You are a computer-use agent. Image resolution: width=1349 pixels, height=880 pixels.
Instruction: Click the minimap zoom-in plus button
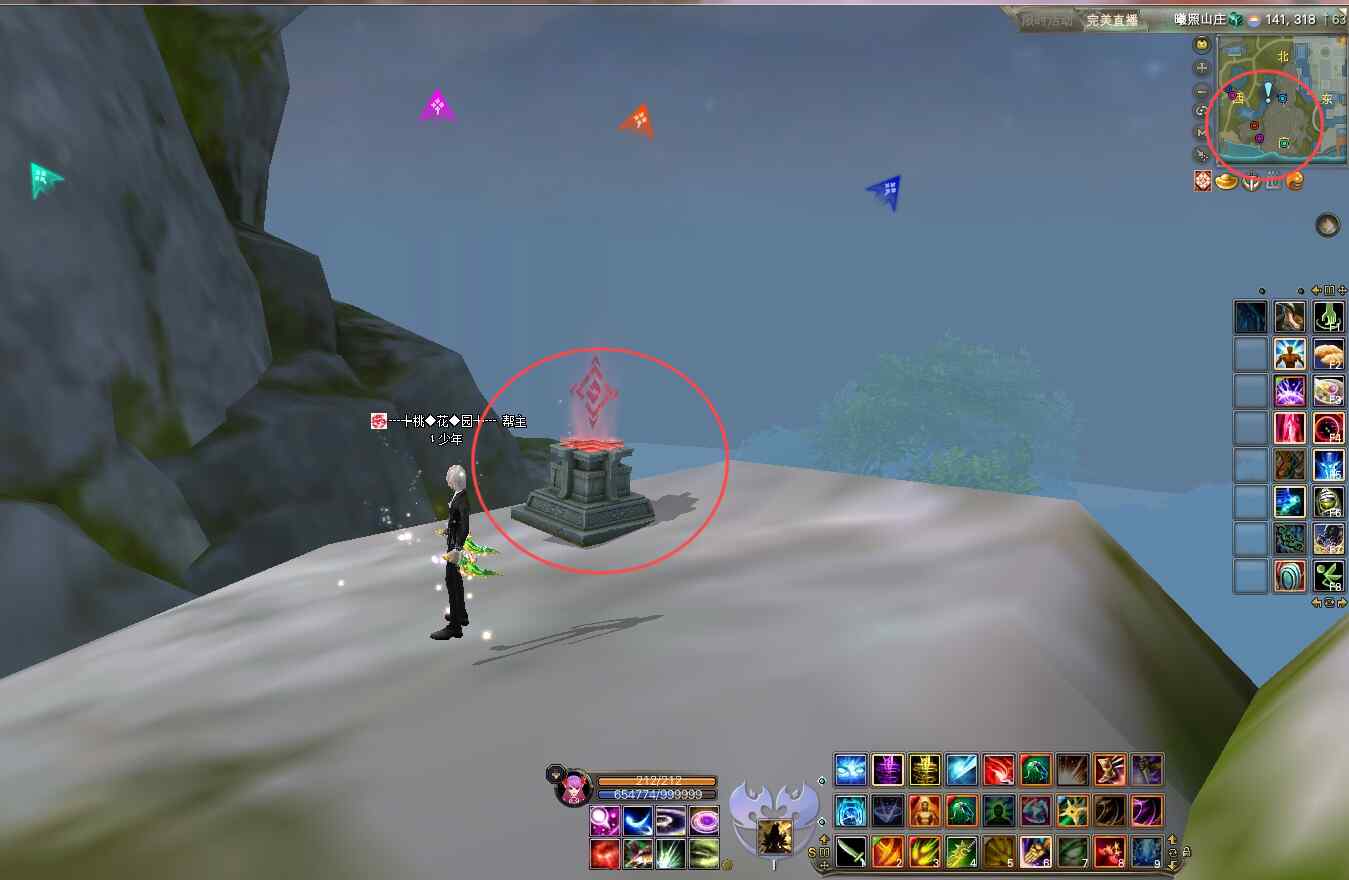1202,68
